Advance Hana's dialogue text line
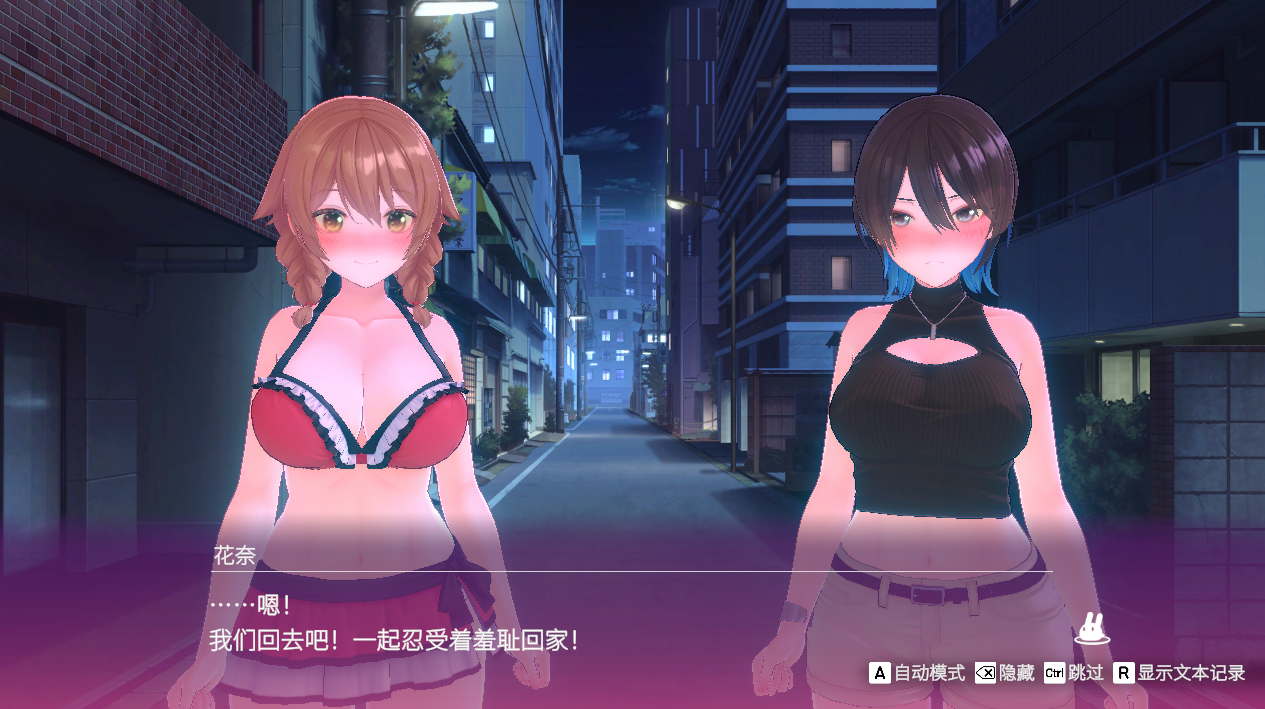The width and height of the screenshot is (1265, 709). point(394,640)
